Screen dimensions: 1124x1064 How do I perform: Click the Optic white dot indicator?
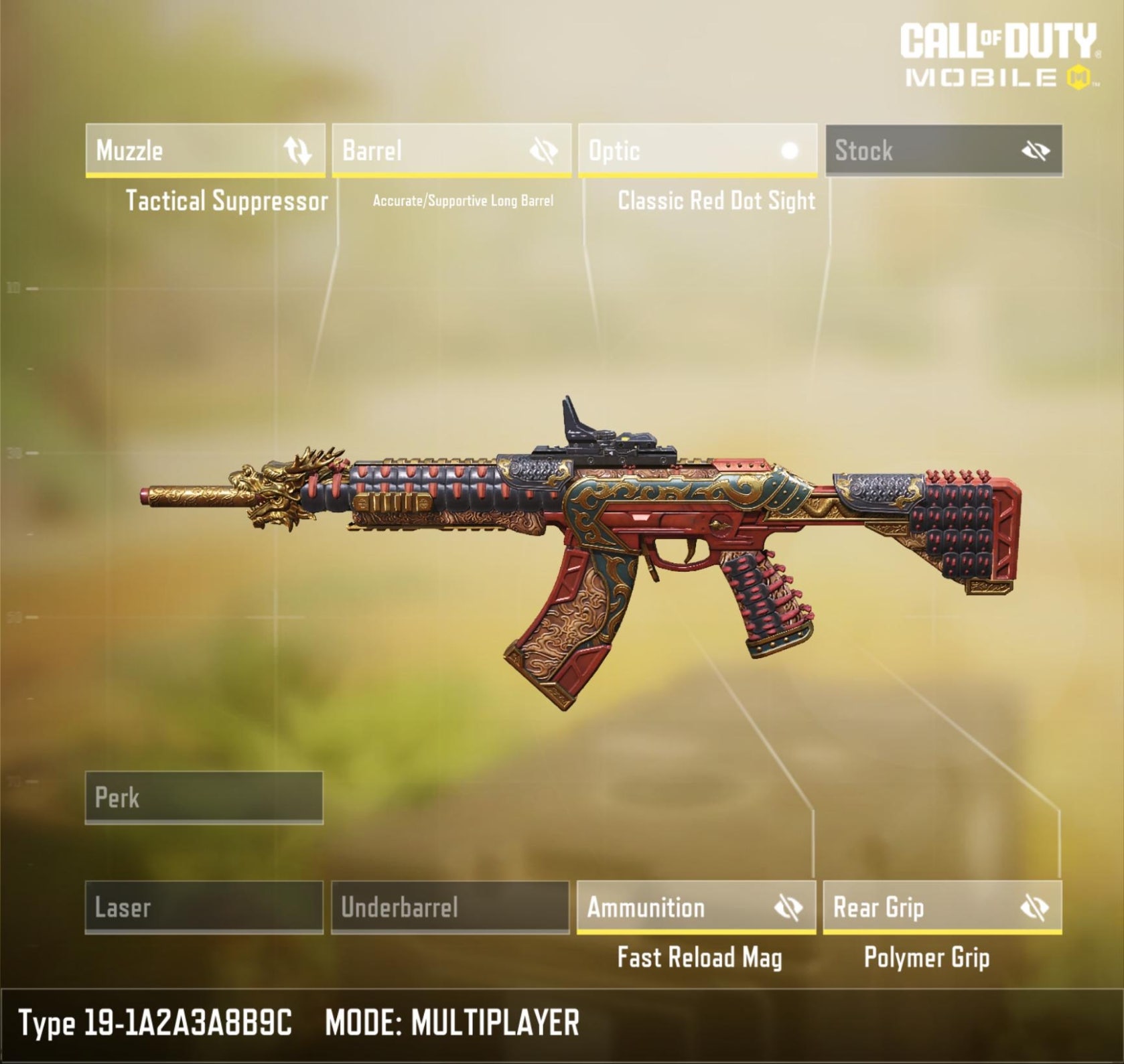[790, 151]
